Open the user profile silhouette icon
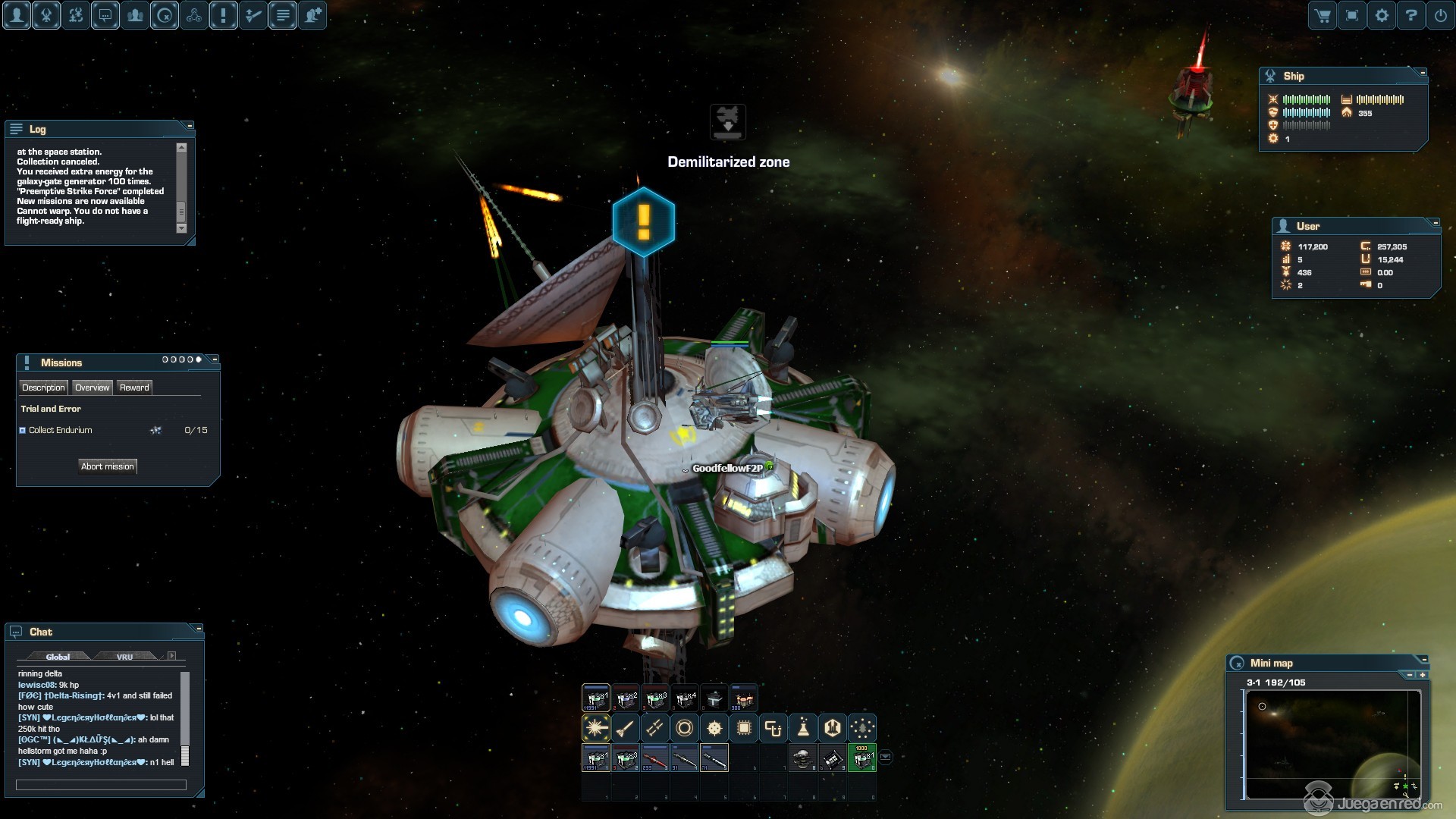1456x819 pixels. [x=17, y=15]
